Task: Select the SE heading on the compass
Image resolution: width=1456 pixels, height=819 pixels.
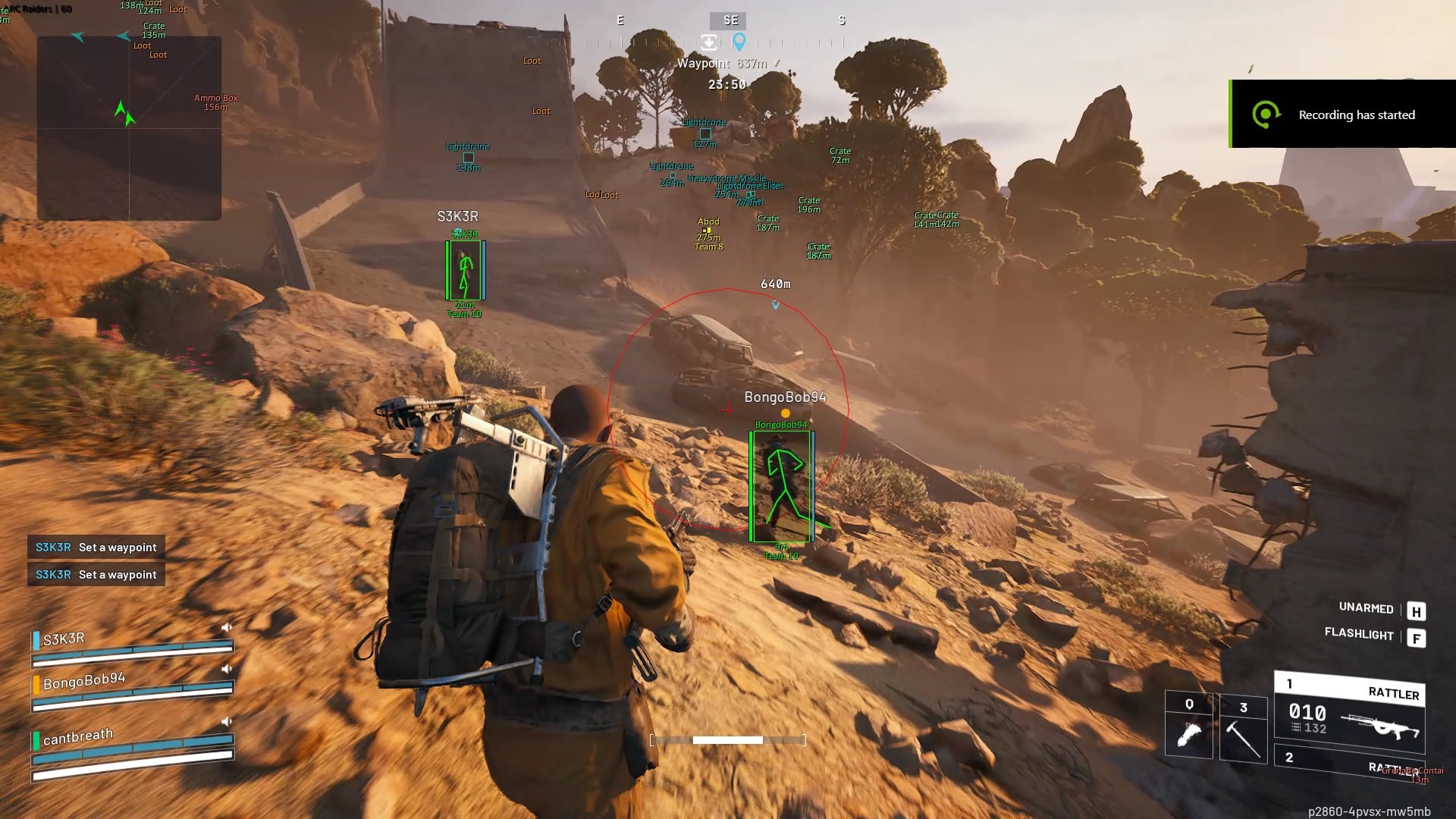Action: [x=730, y=20]
